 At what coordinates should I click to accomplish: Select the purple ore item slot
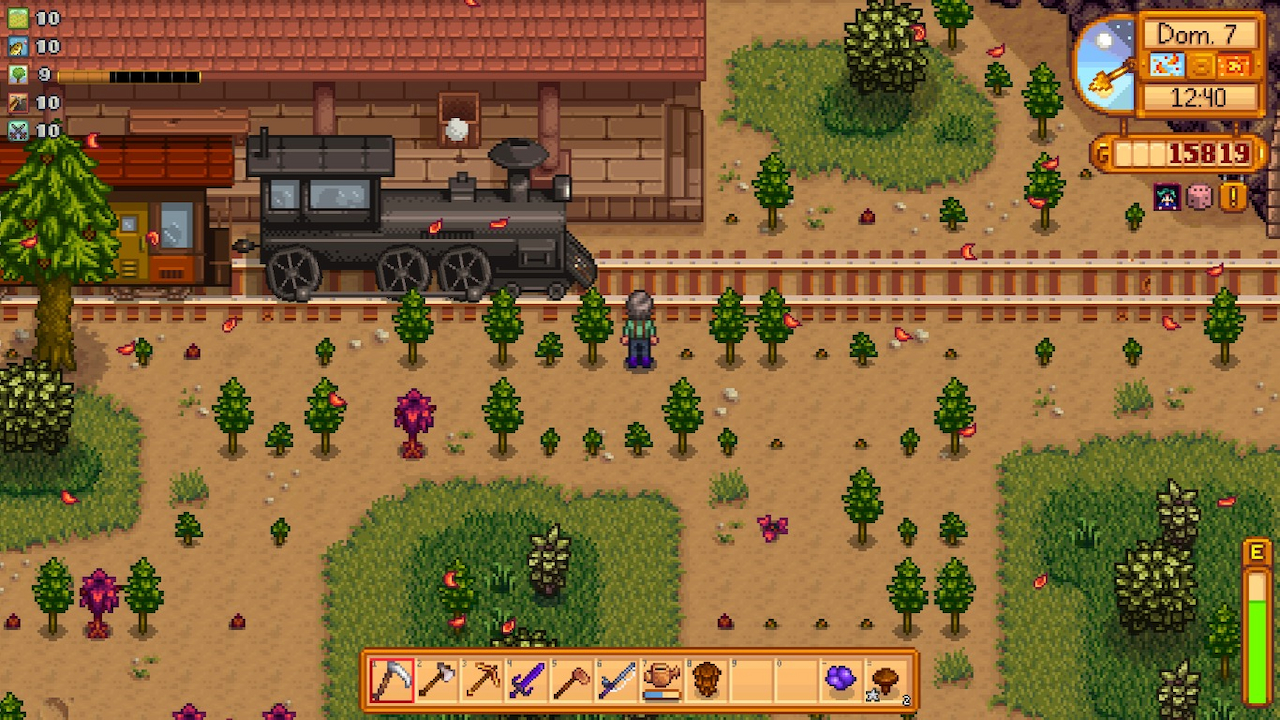coord(841,680)
